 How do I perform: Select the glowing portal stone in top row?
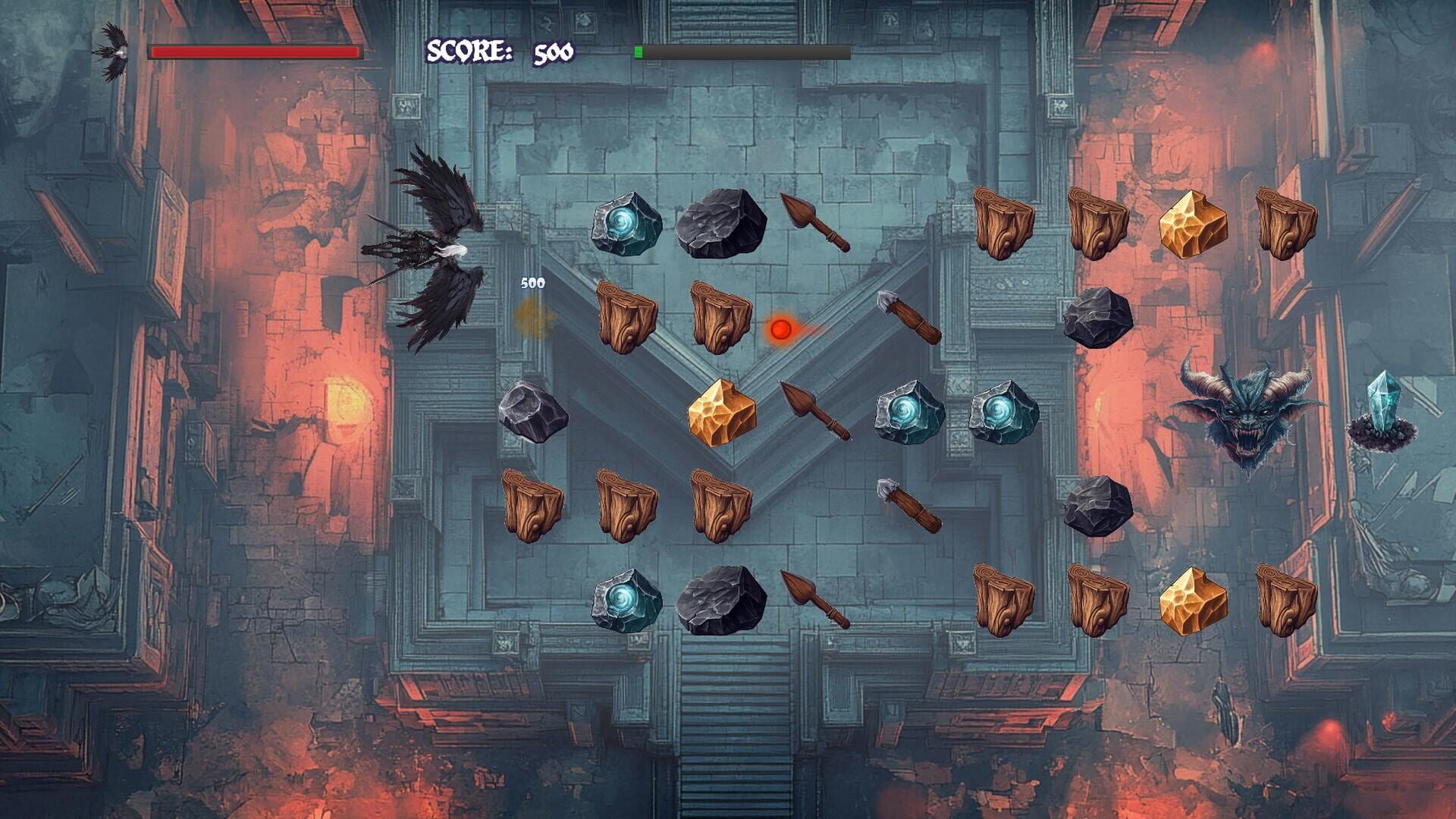[x=626, y=224]
